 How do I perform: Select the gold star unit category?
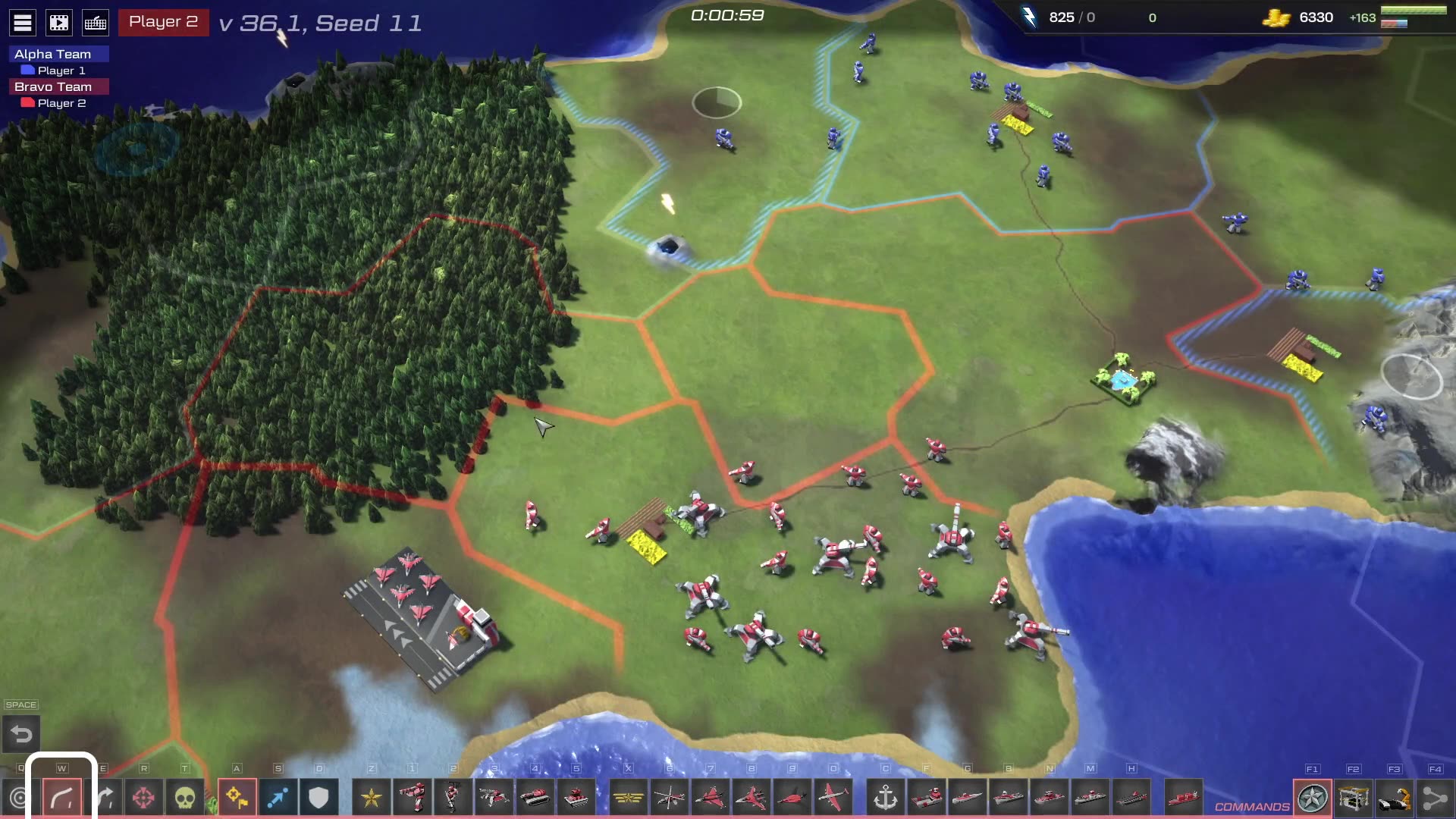tap(372, 798)
